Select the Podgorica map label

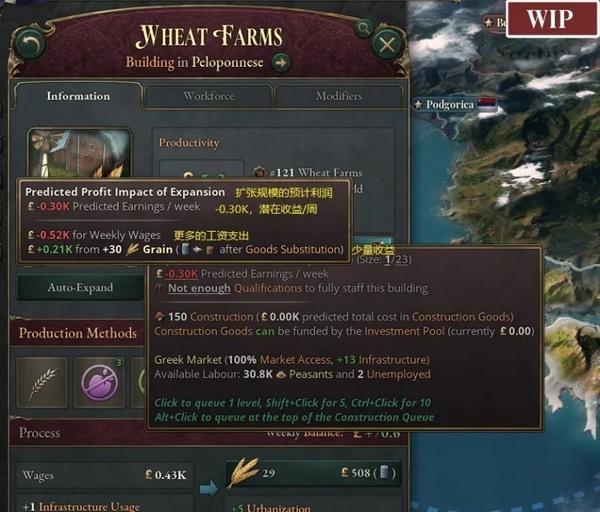(446, 103)
